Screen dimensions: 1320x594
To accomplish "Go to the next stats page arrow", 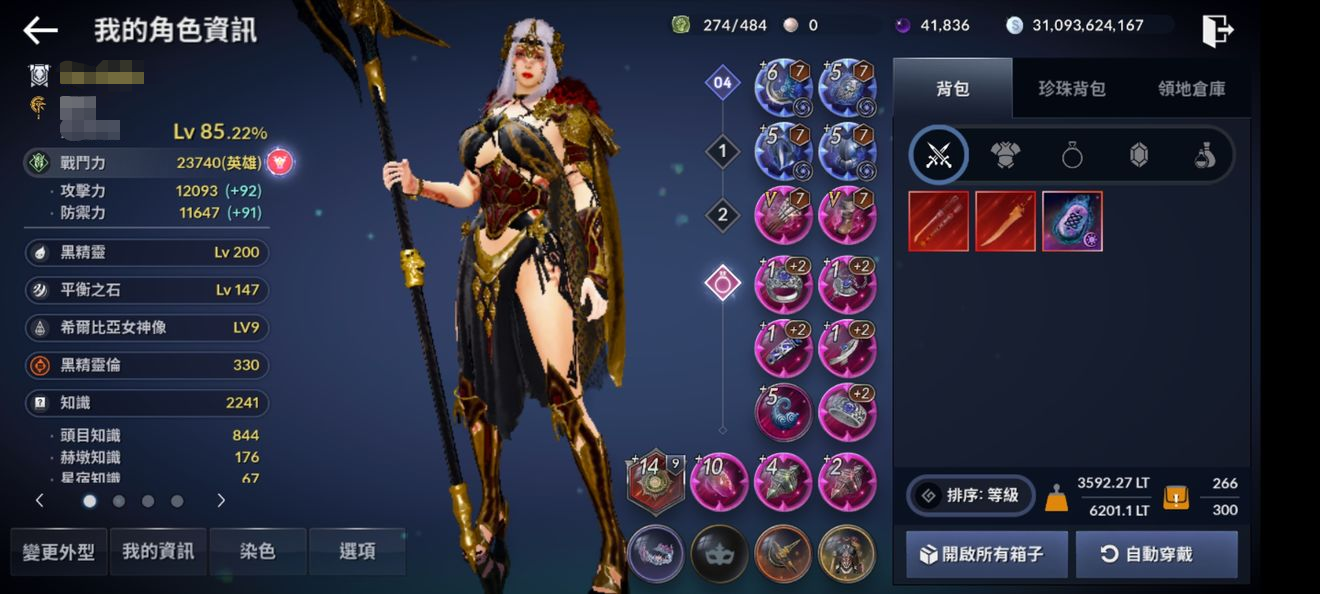I will [x=221, y=501].
